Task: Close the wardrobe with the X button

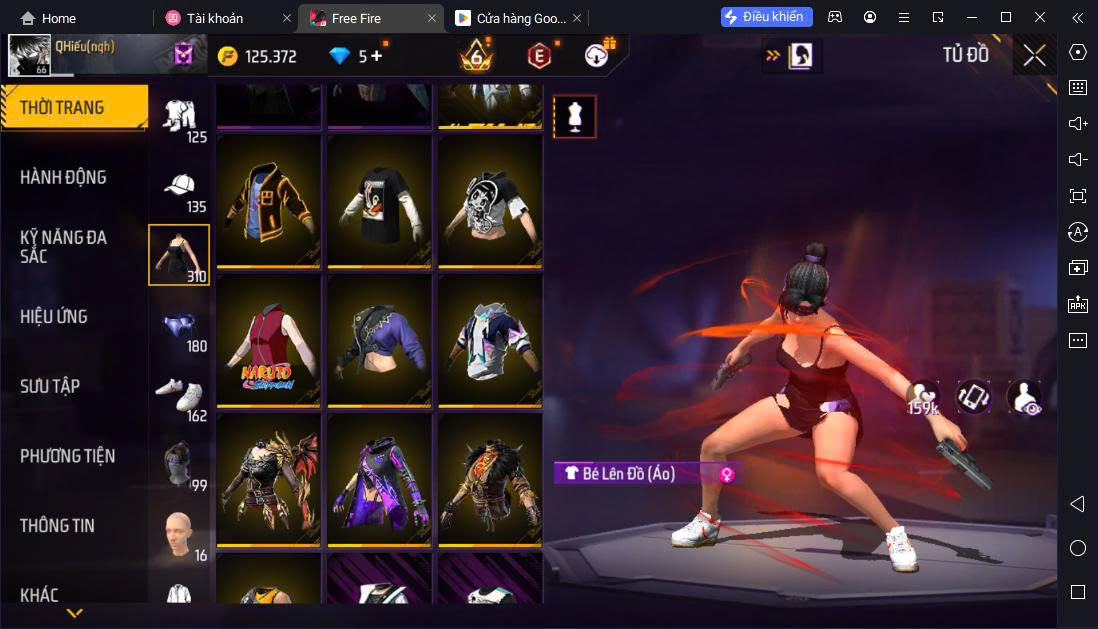Action: (1035, 56)
